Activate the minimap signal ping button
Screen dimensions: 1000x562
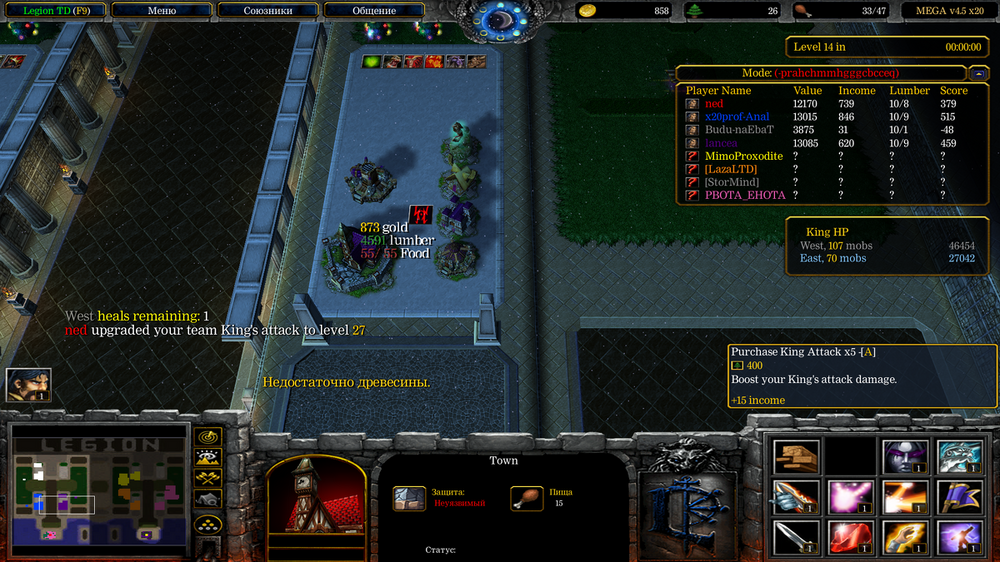pyautogui.click(x=208, y=437)
